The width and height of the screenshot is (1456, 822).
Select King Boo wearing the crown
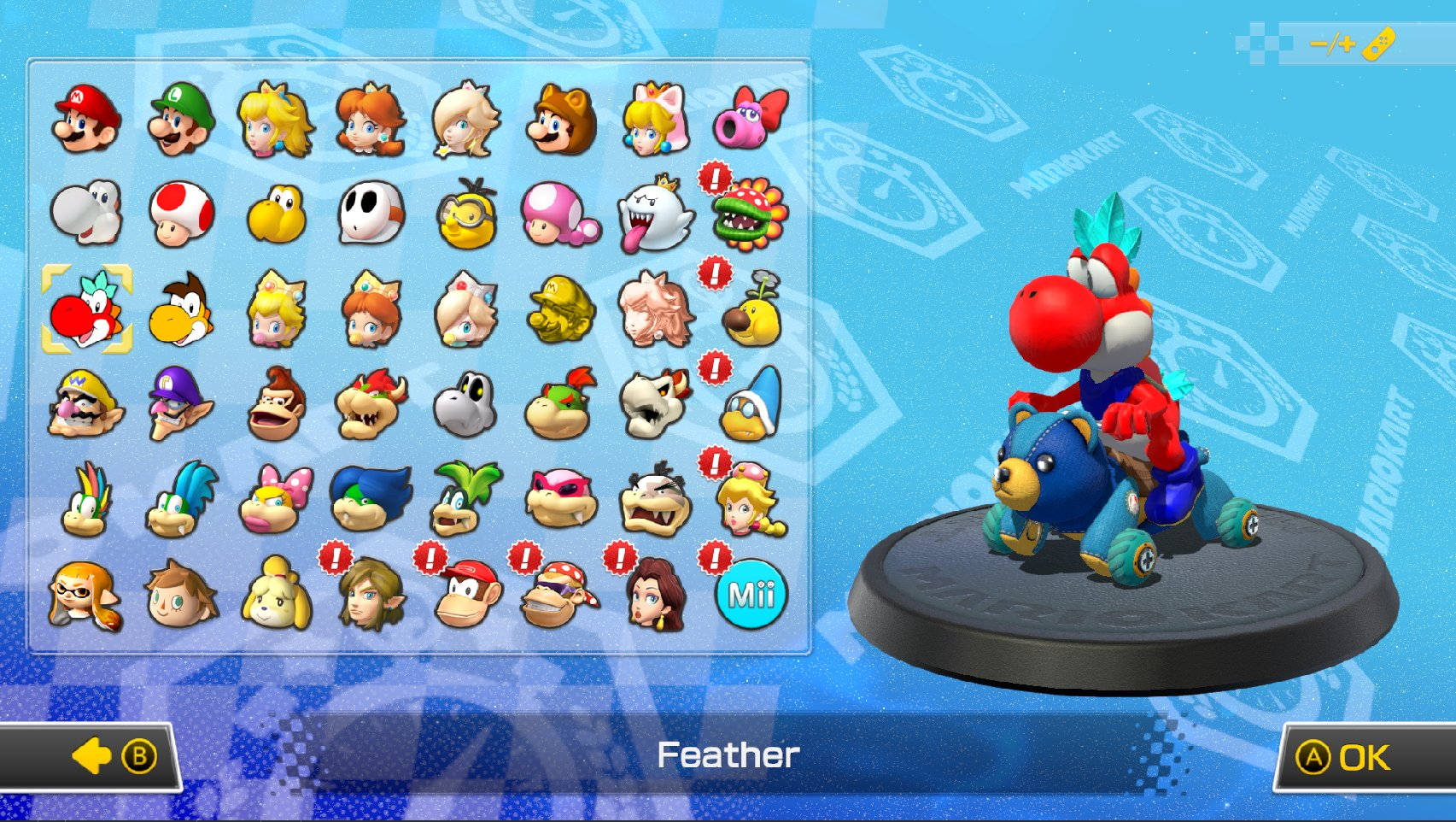click(655, 214)
